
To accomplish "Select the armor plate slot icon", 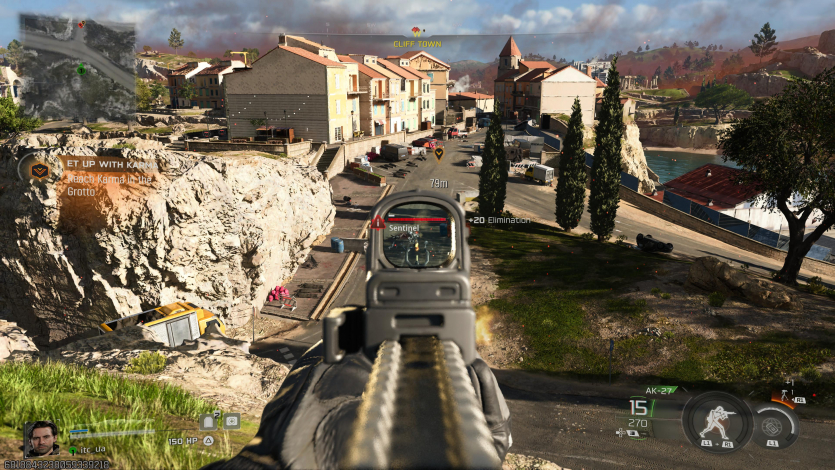I will pos(208,422).
